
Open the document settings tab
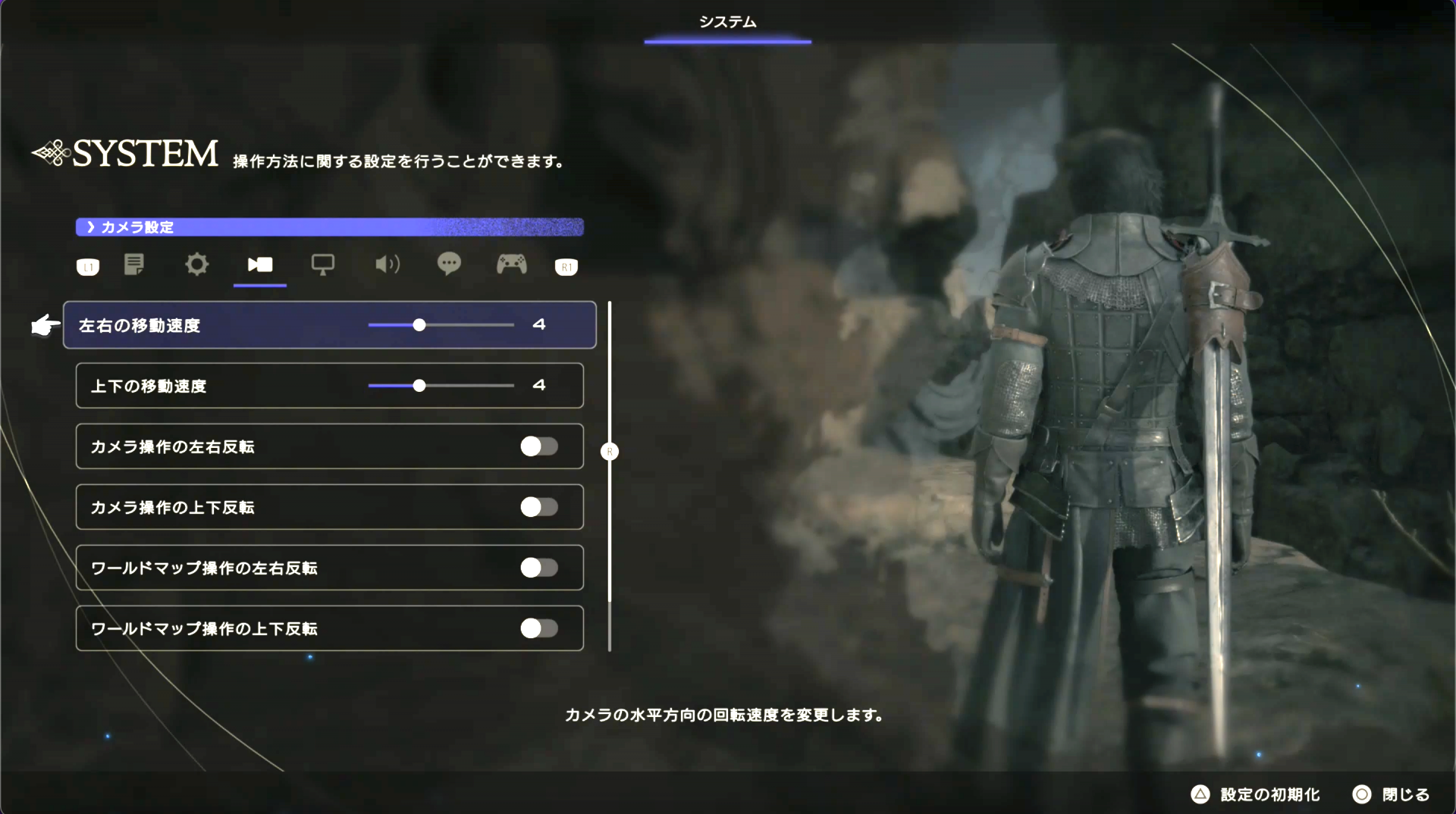pos(134,265)
